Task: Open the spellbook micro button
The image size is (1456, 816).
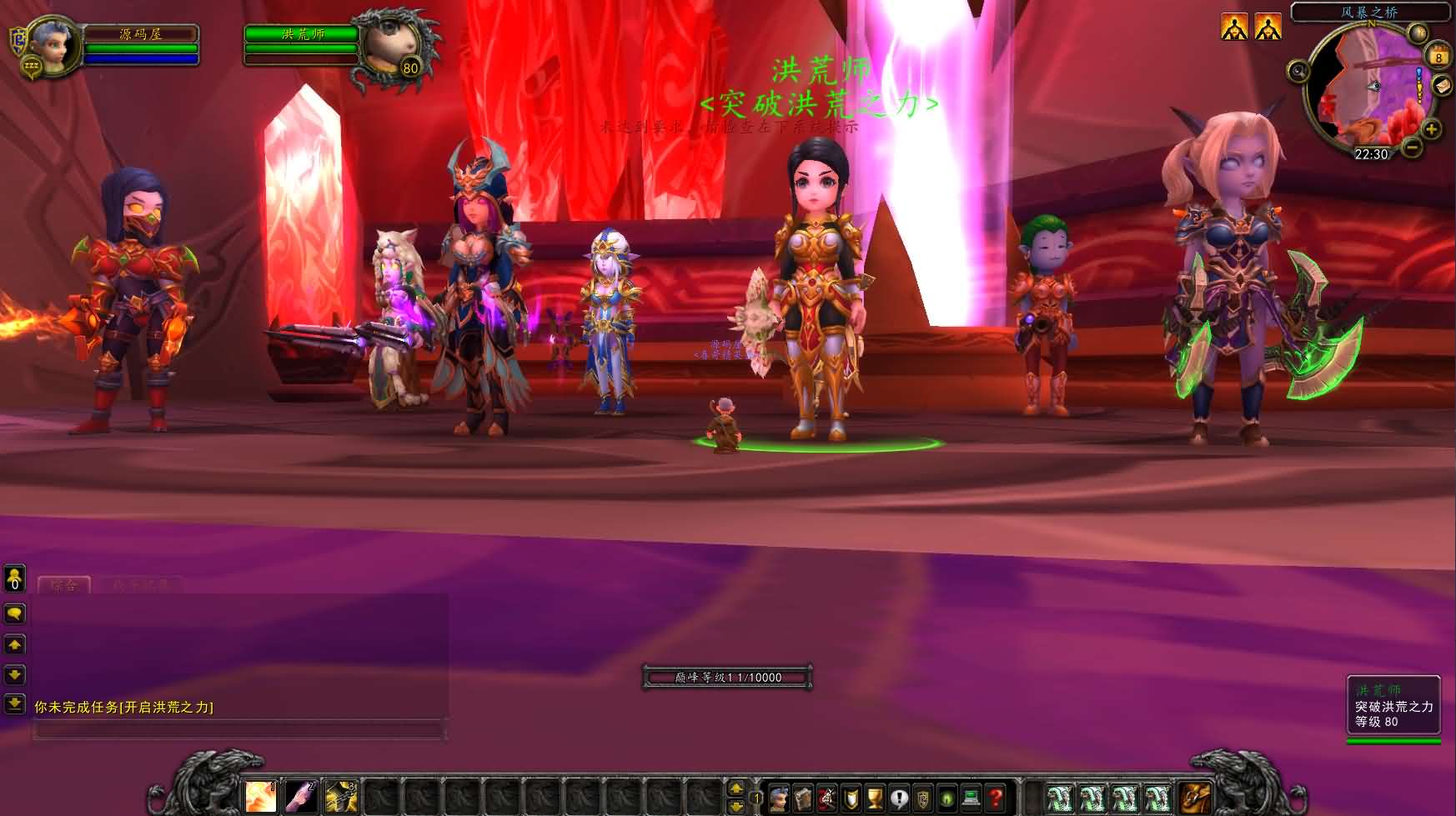Action: (802, 798)
